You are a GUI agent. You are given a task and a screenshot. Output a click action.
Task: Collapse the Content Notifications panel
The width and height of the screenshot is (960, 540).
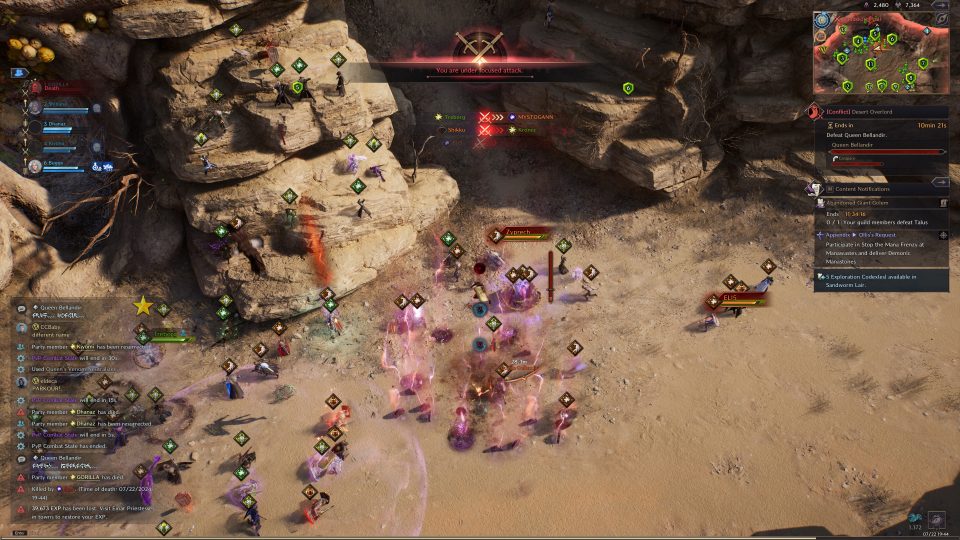939,183
